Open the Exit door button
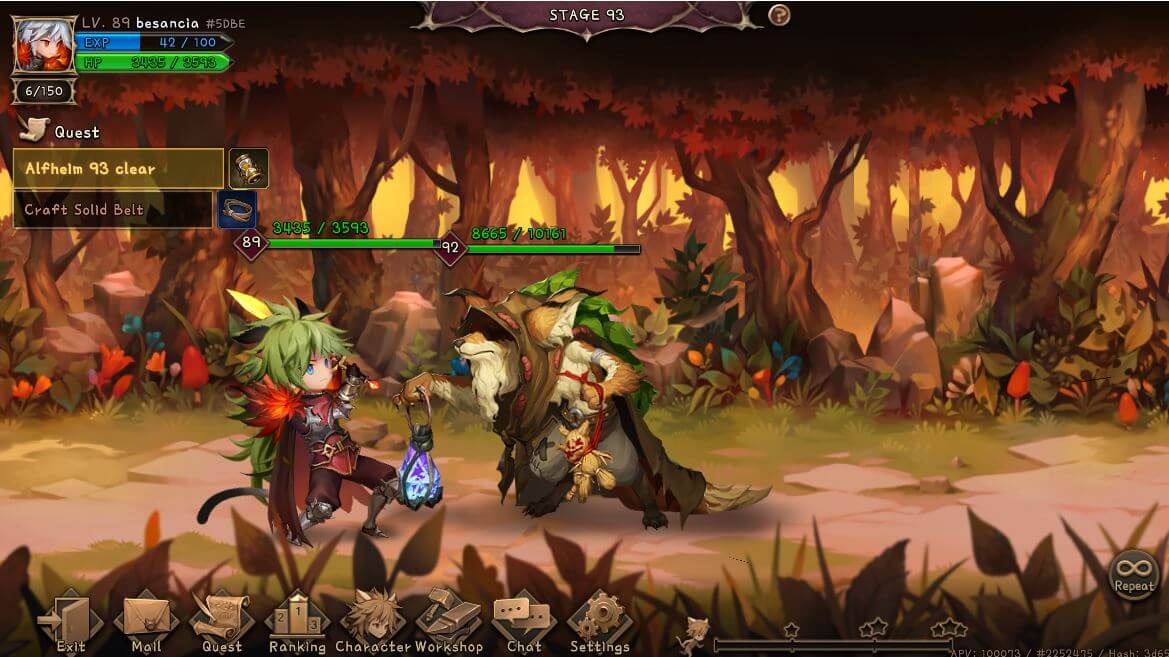This screenshot has height=657, width=1169. pyautogui.click(x=70, y=622)
